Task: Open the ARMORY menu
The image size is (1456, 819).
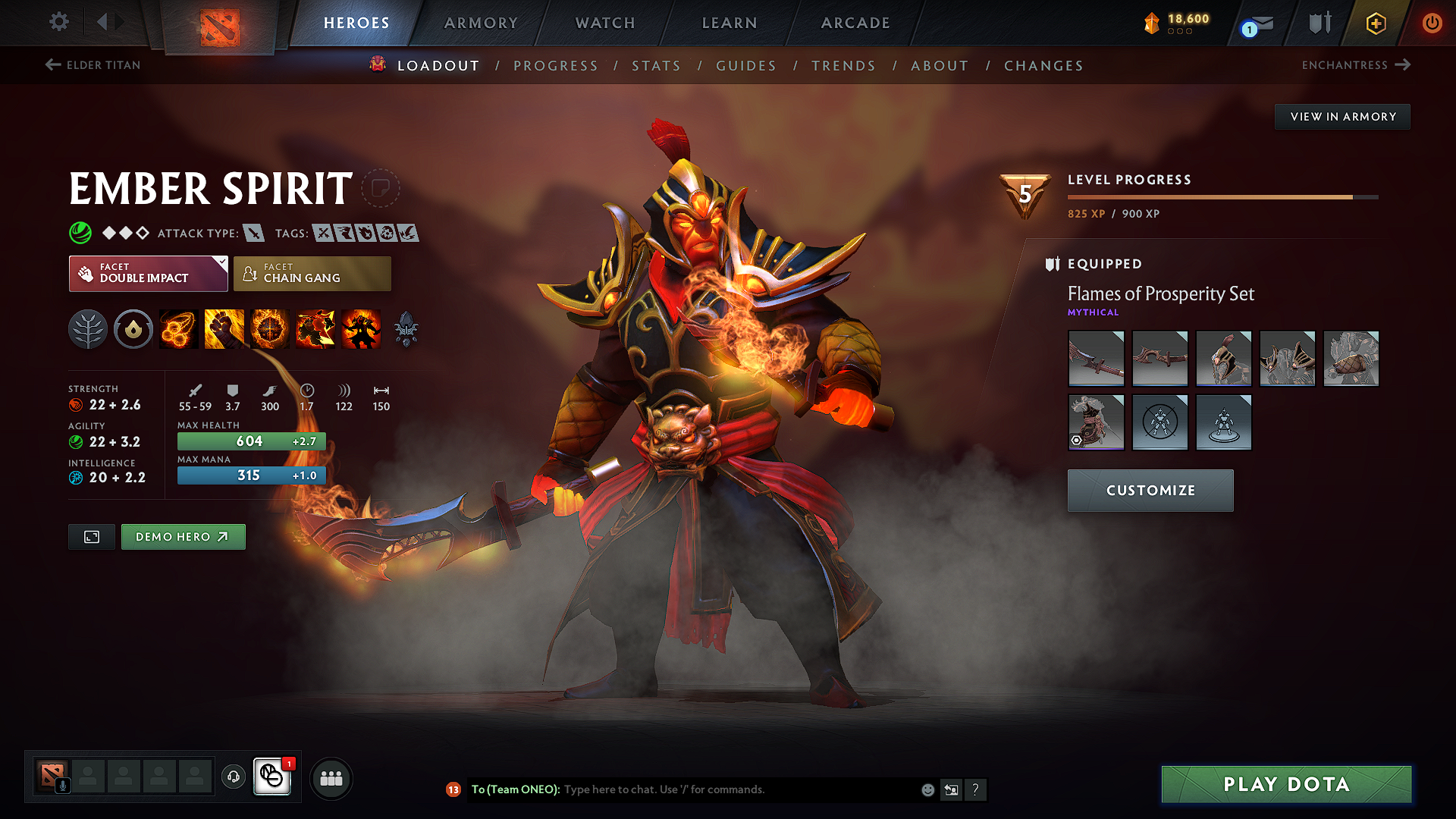Action: pyautogui.click(x=481, y=23)
